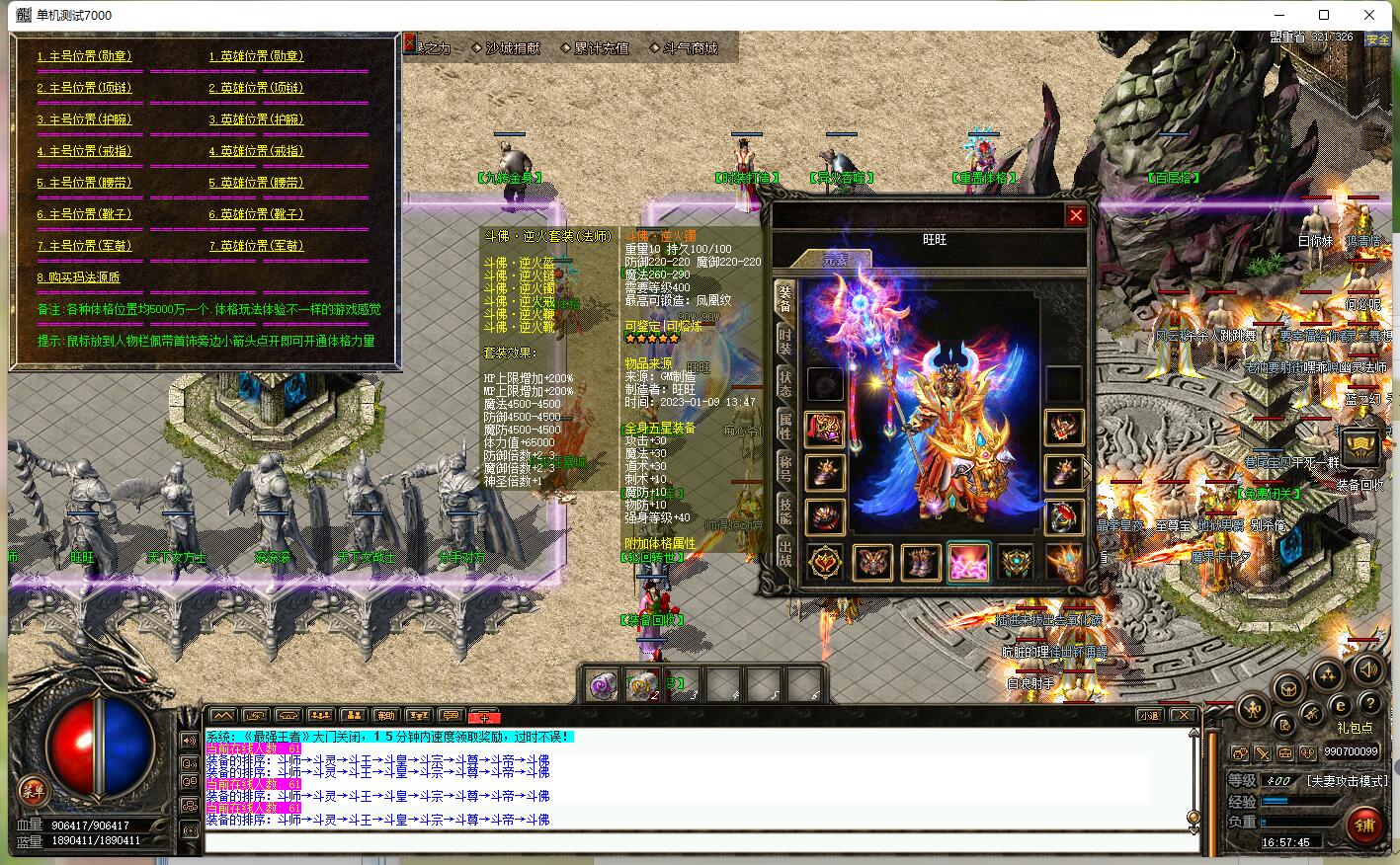Select 英雄位置(腰带) option
This screenshot has height=865, width=1400.
(256, 184)
